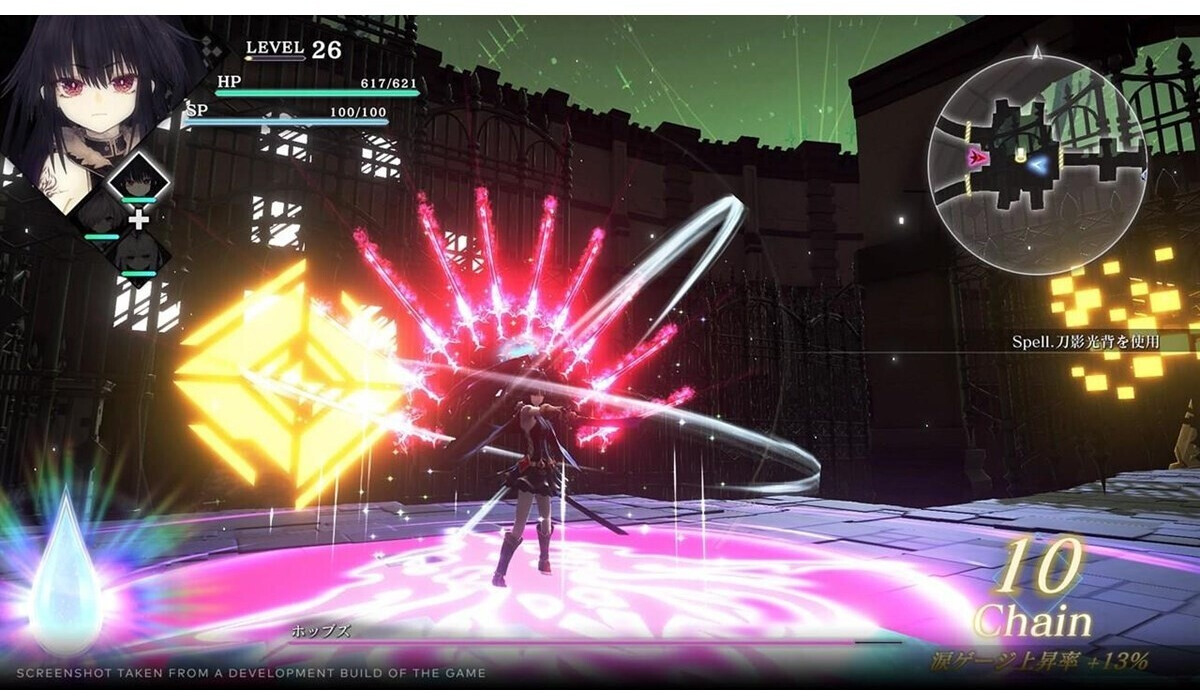Click the white plus icon between party portraits
The image size is (1200, 696).
click(x=138, y=219)
